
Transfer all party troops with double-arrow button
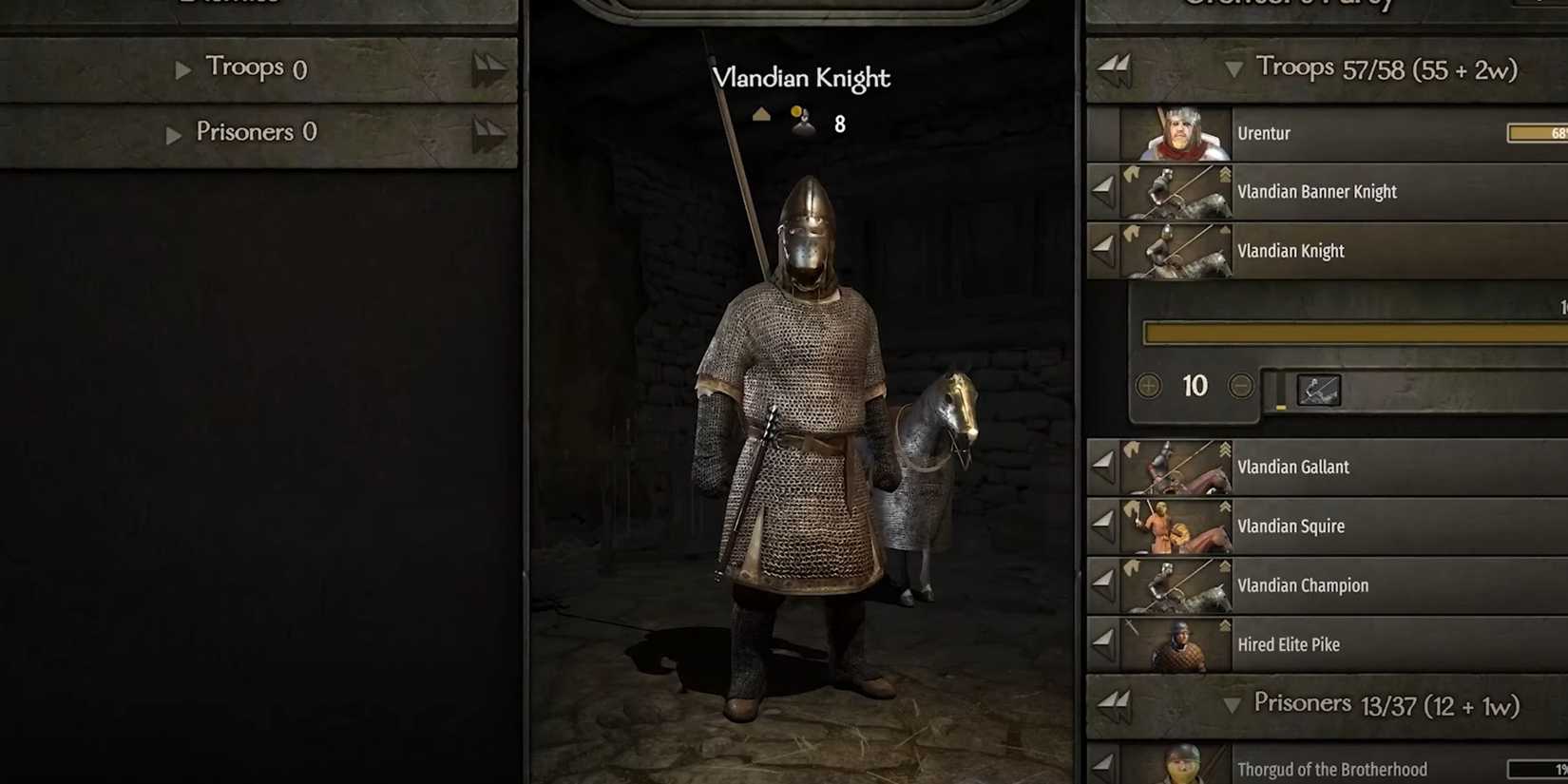[x=1114, y=67]
